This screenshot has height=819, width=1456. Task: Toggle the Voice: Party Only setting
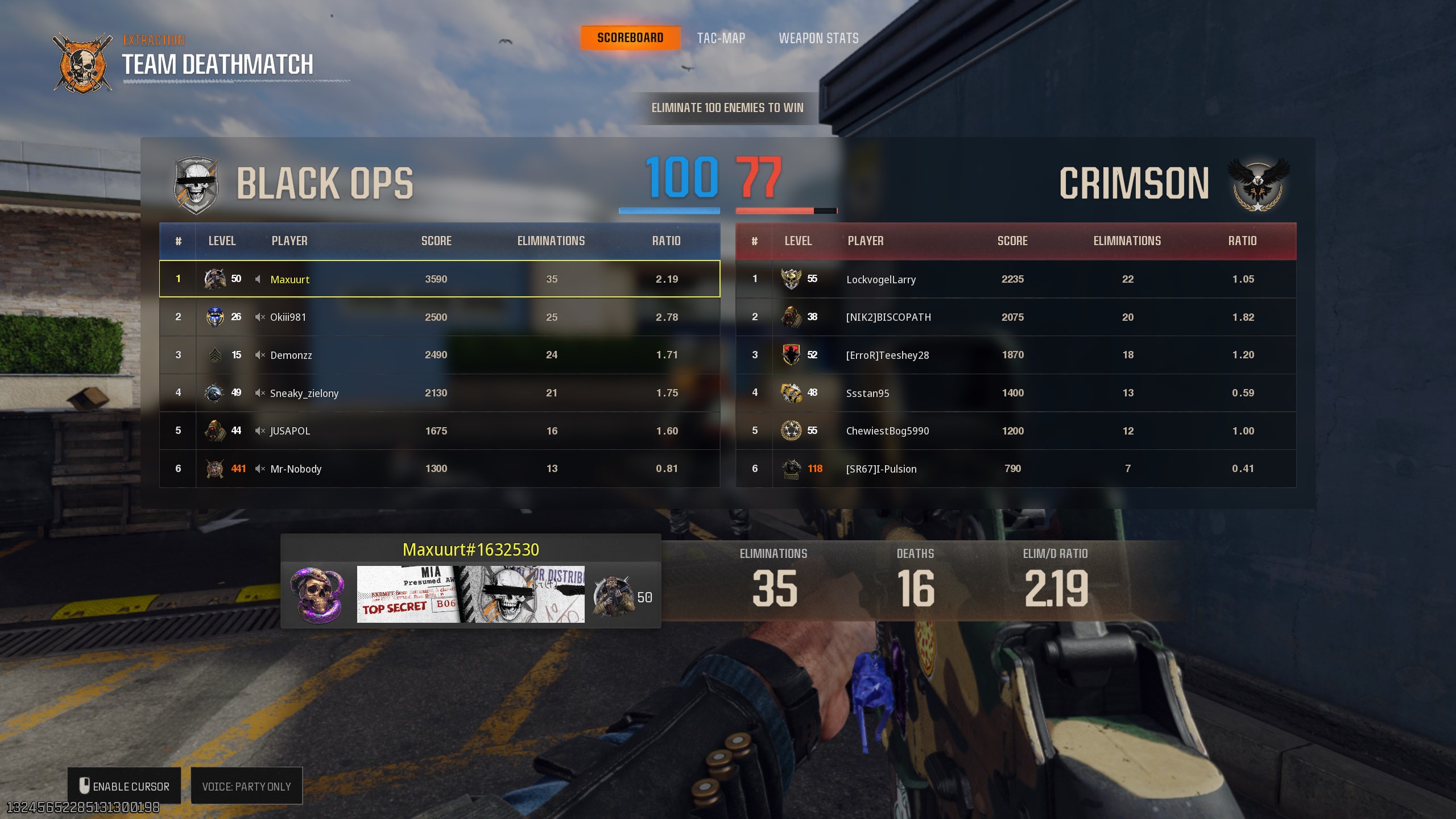(x=246, y=786)
